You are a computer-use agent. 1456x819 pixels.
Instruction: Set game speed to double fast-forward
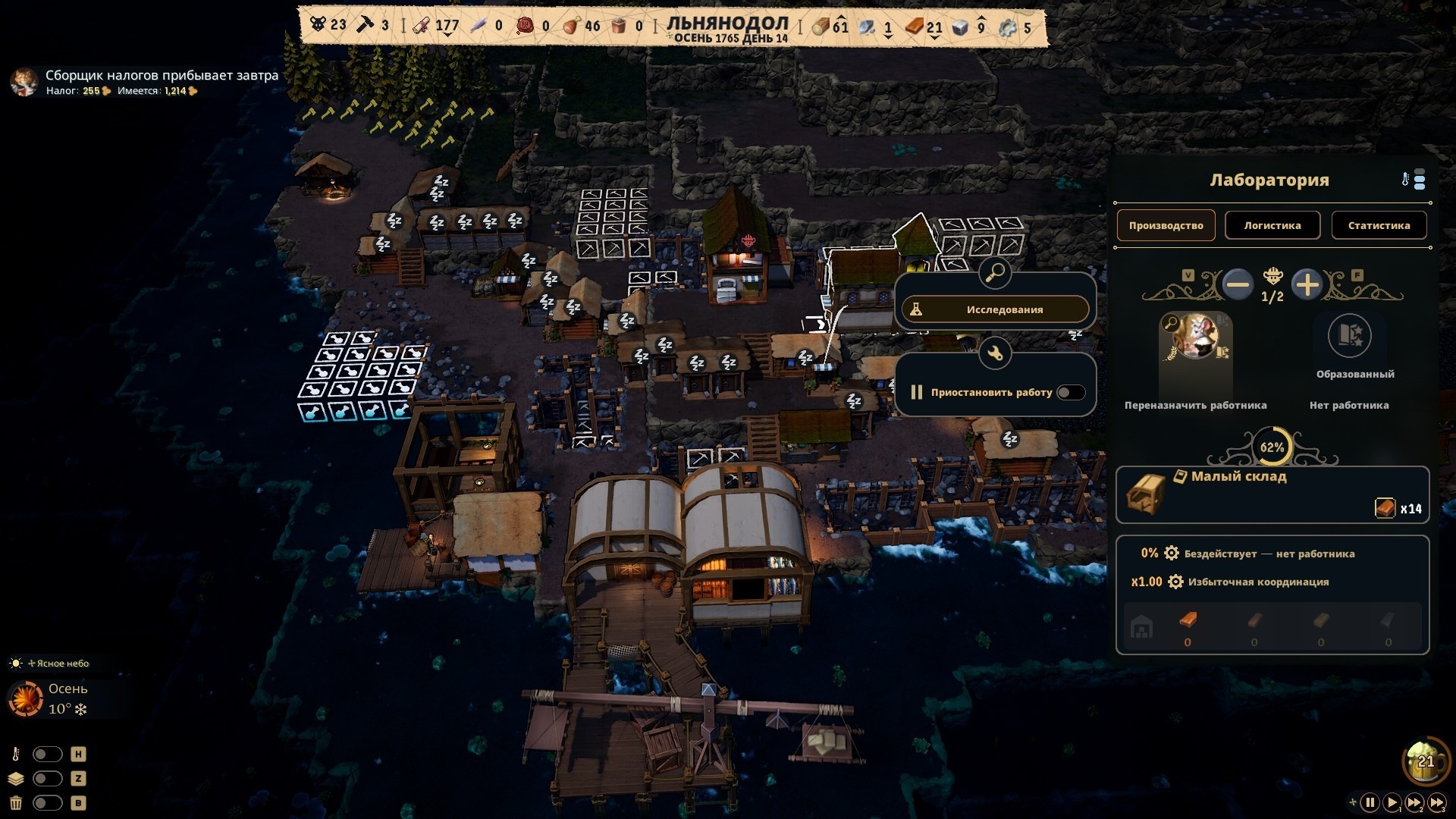tap(1414, 802)
